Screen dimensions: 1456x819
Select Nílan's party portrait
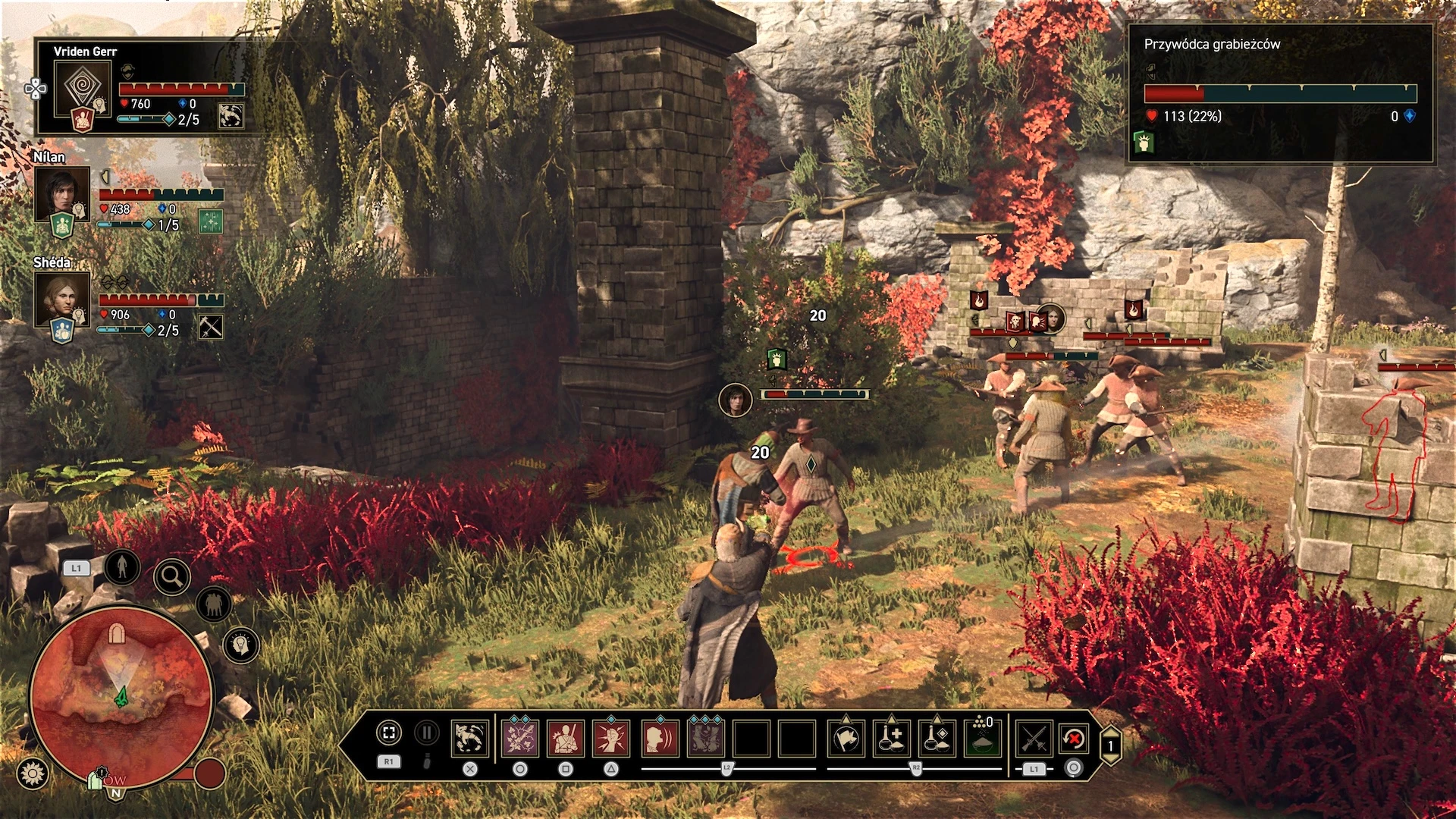click(x=62, y=193)
